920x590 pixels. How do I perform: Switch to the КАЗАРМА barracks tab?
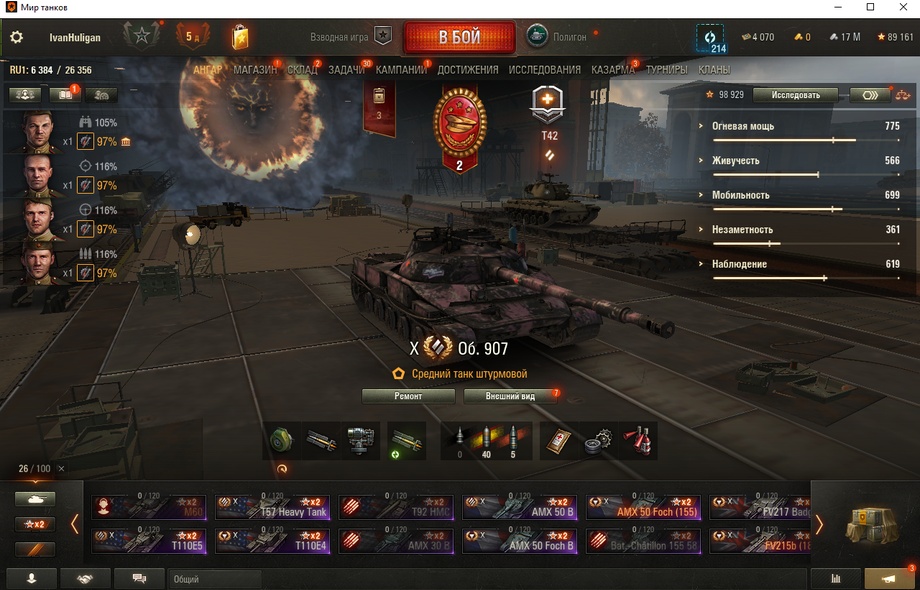(x=612, y=70)
